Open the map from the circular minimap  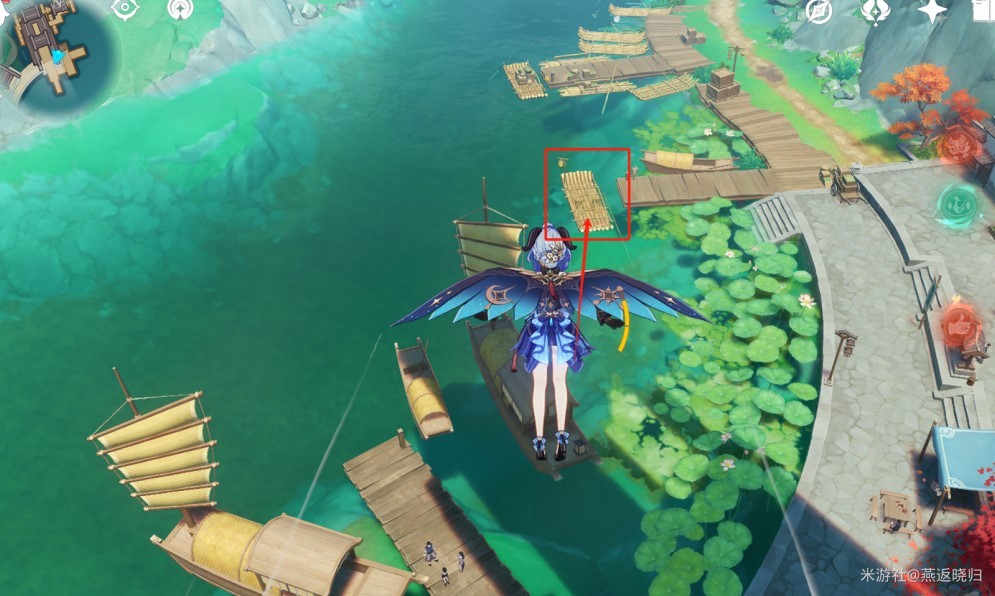[55, 52]
